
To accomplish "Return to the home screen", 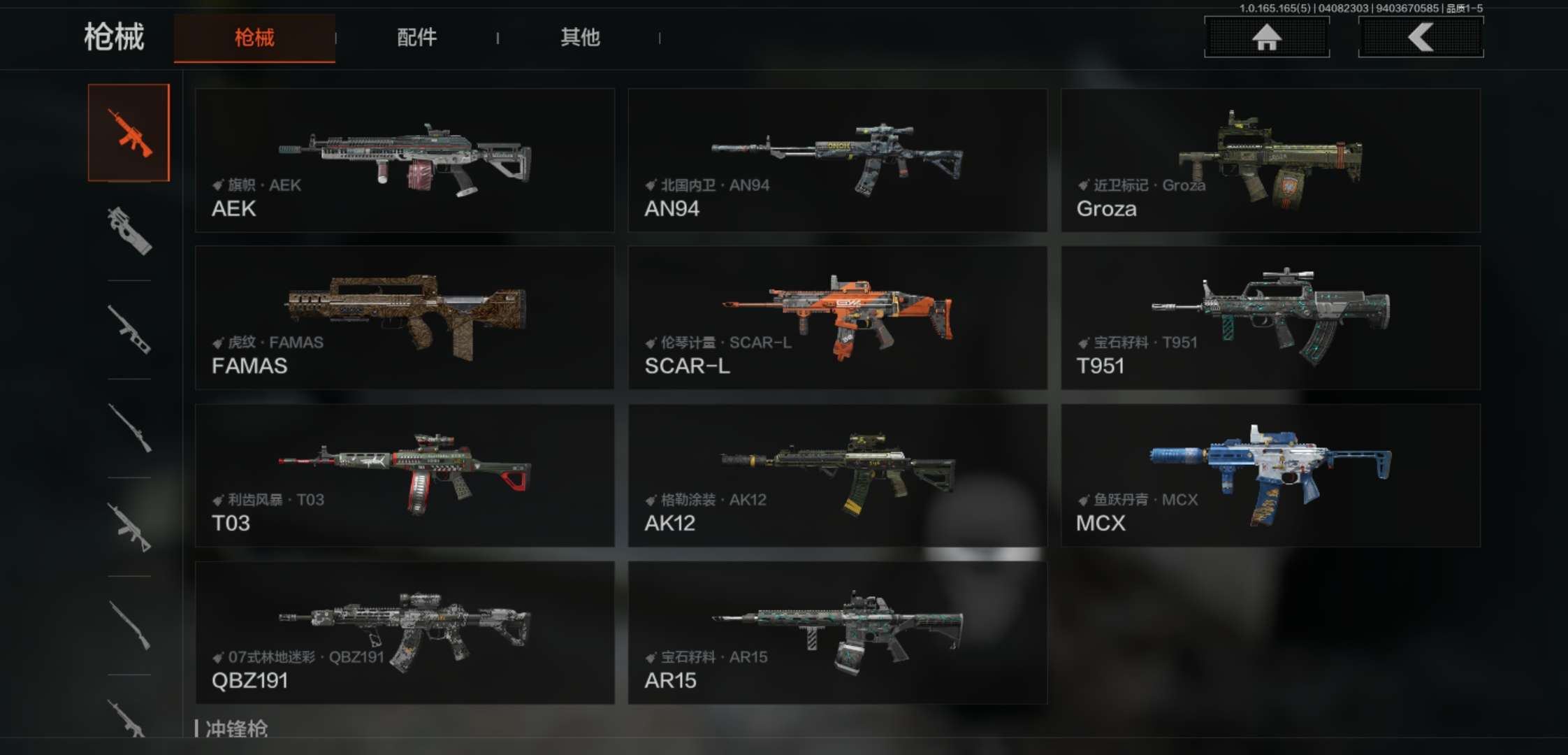I will (x=1266, y=37).
